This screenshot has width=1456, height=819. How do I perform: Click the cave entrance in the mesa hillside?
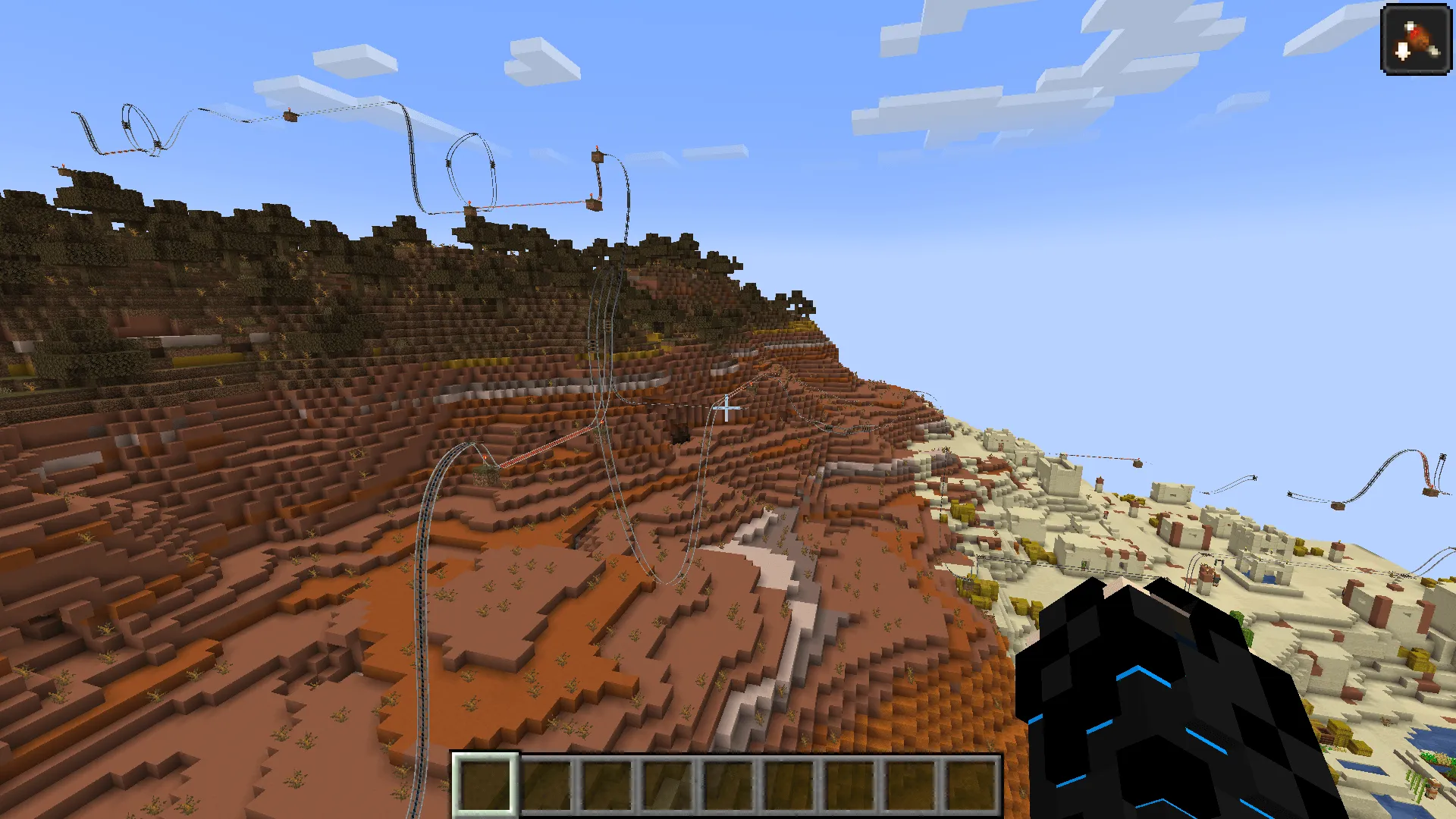(x=677, y=435)
